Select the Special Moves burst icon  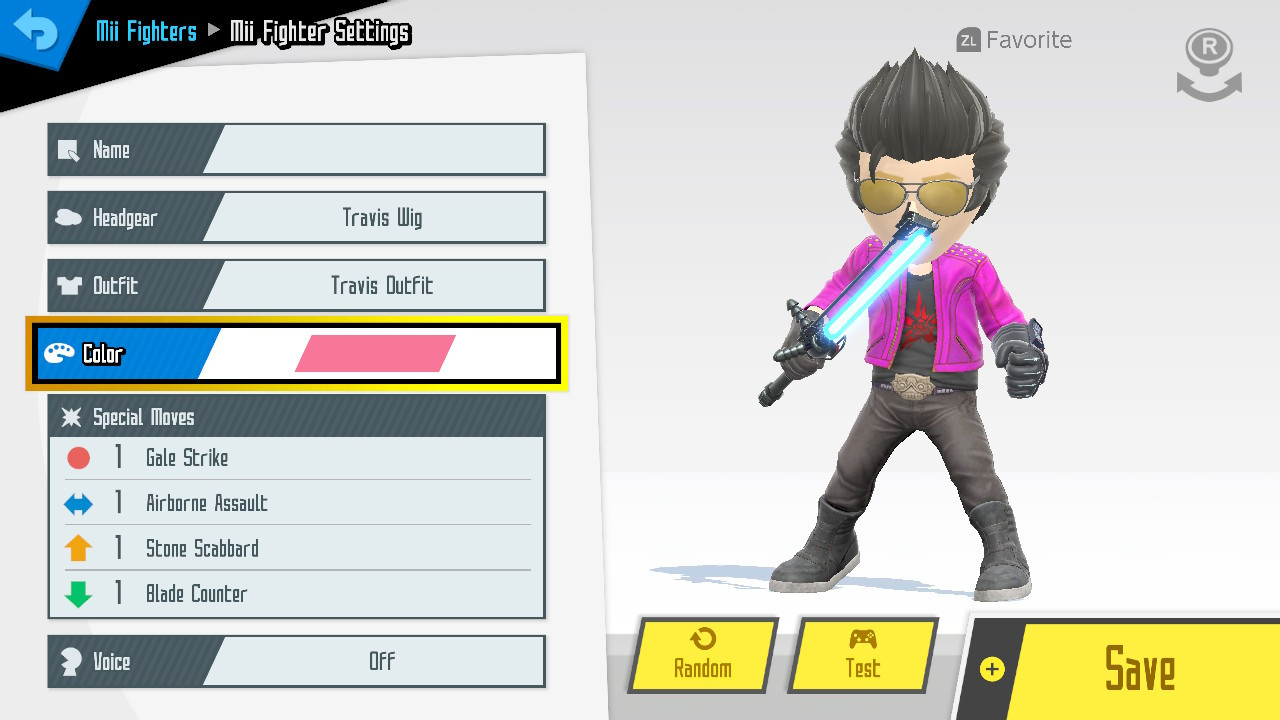71,418
